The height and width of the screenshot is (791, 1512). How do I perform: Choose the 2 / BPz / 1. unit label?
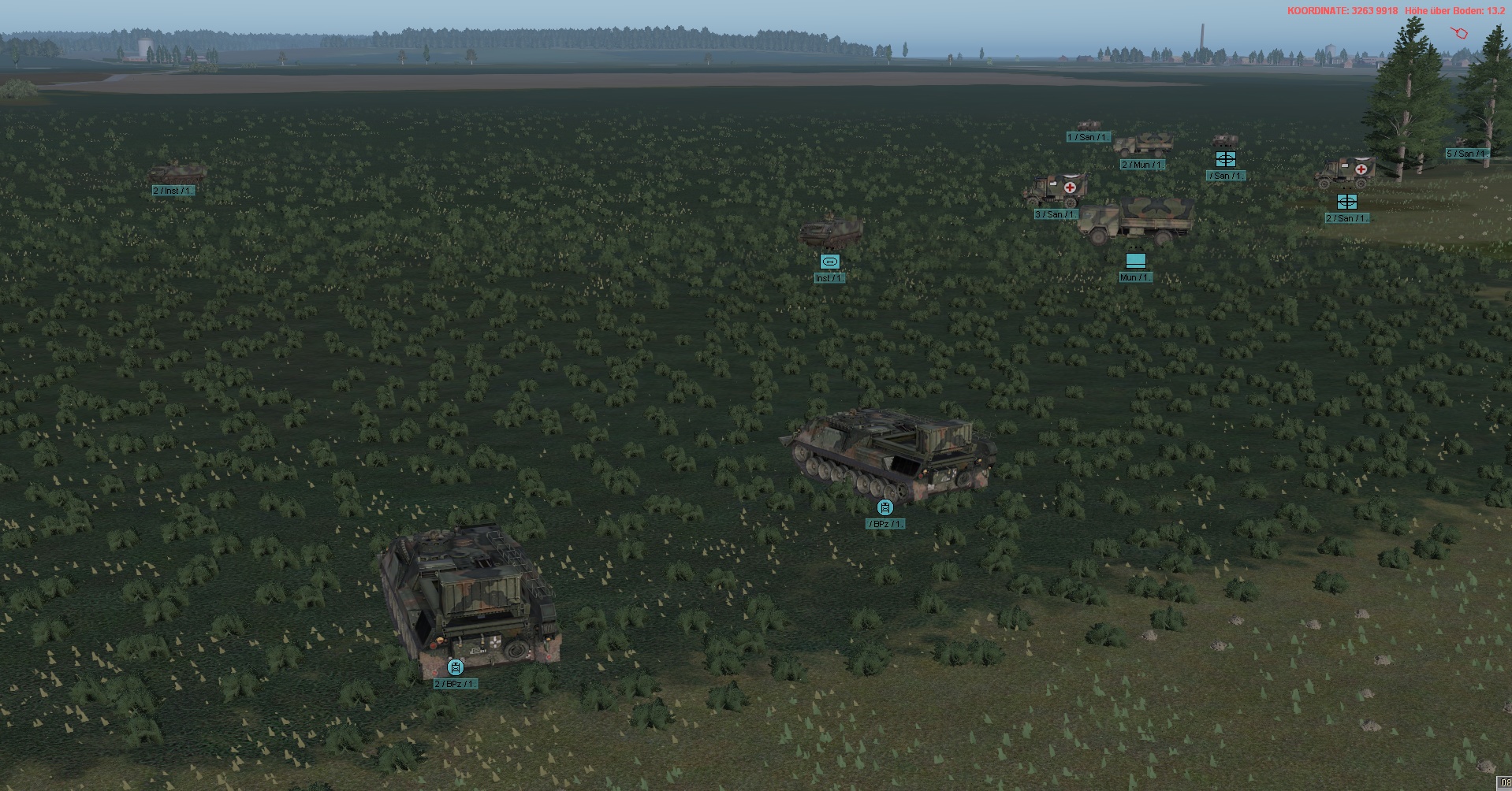[x=456, y=684]
